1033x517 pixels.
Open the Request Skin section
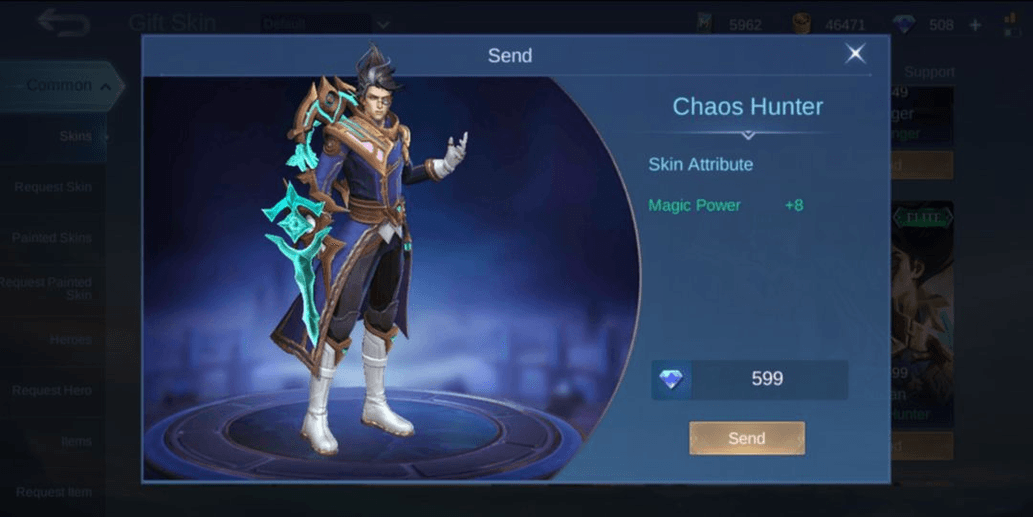pos(53,187)
